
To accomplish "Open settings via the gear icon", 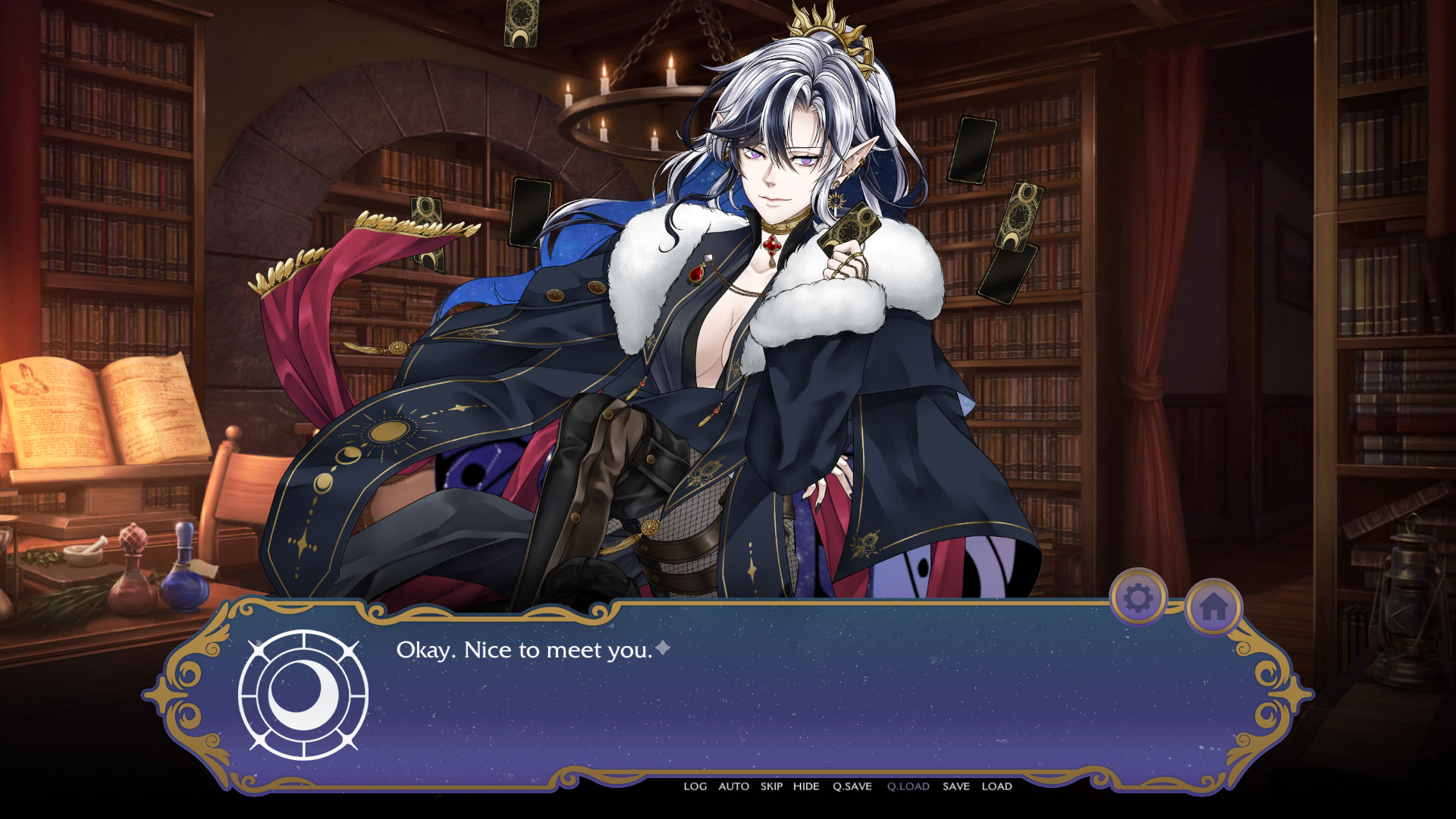I will pyautogui.click(x=1137, y=598).
